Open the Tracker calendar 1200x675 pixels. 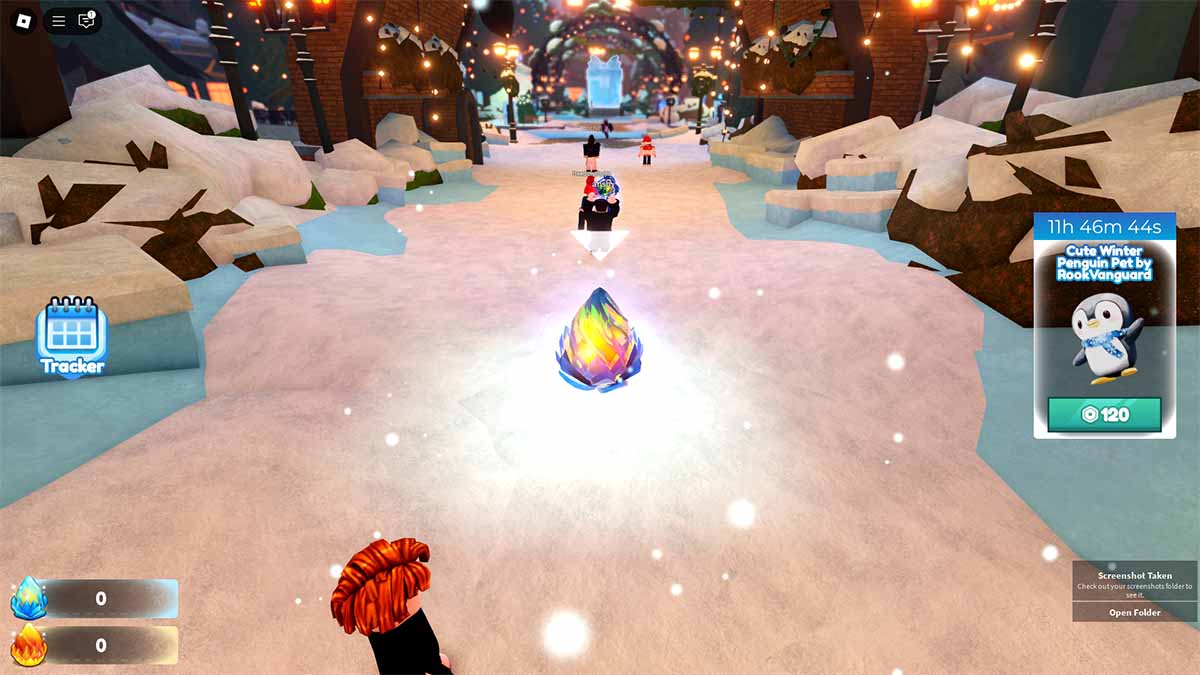point(71,336)
